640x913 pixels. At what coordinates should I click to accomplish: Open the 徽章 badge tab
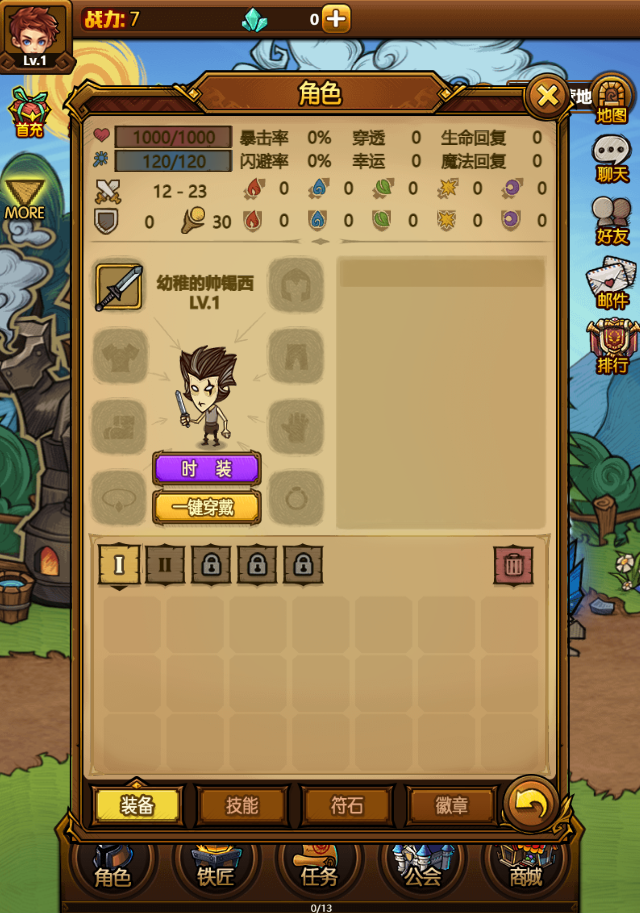451,805
